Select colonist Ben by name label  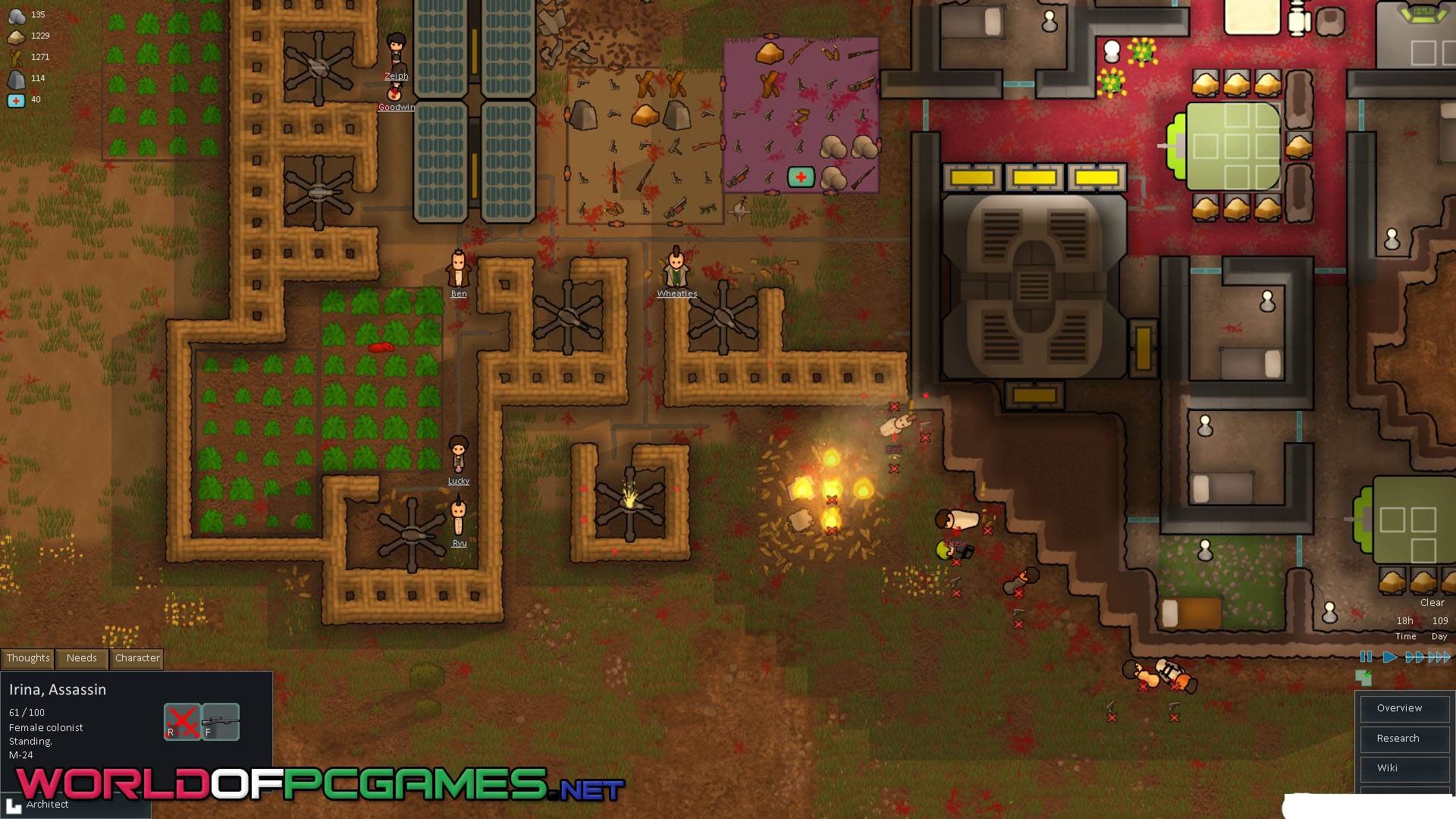coord(459,293)
